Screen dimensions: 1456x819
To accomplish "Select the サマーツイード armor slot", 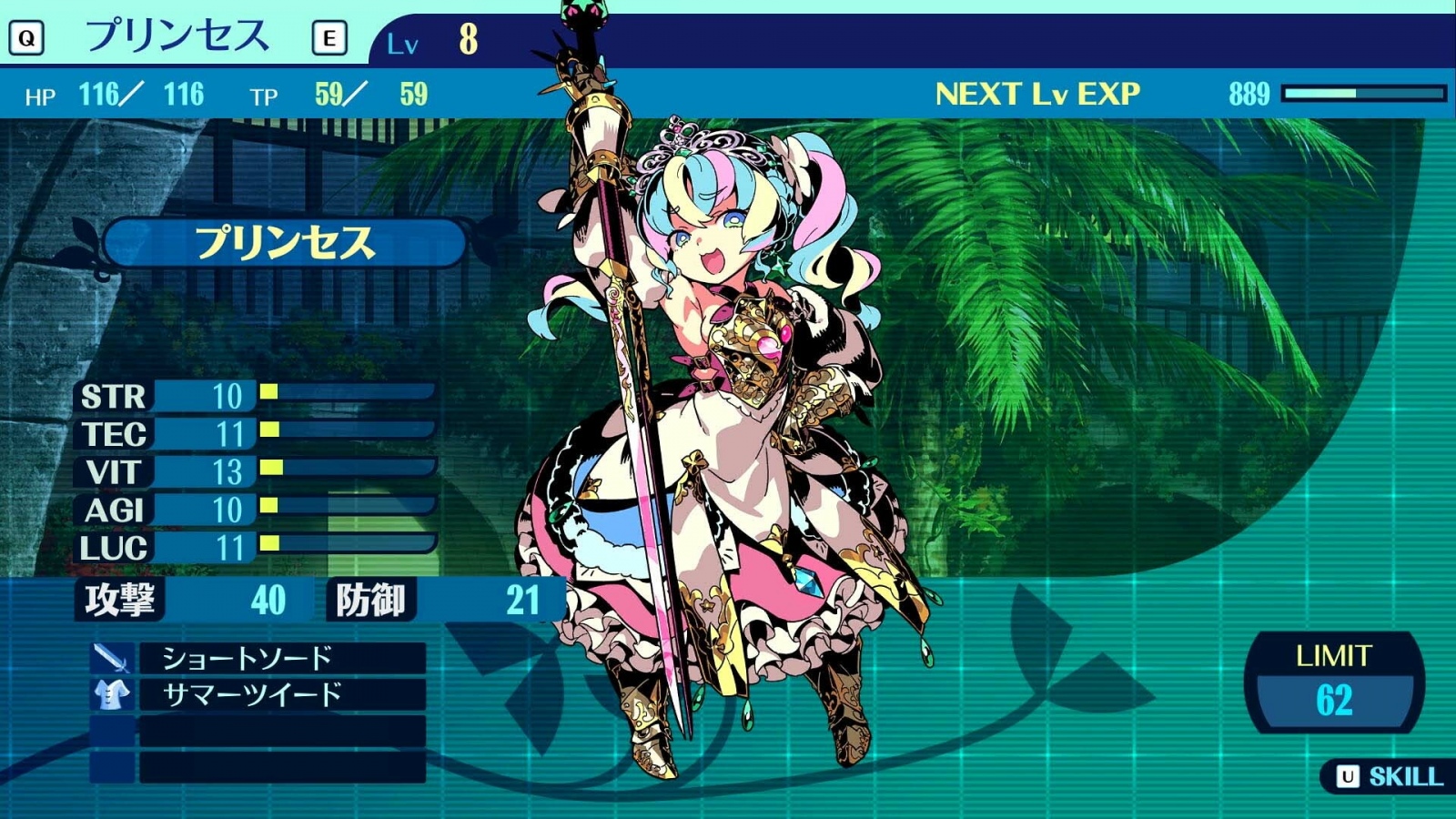I will (x=282, y=695).
